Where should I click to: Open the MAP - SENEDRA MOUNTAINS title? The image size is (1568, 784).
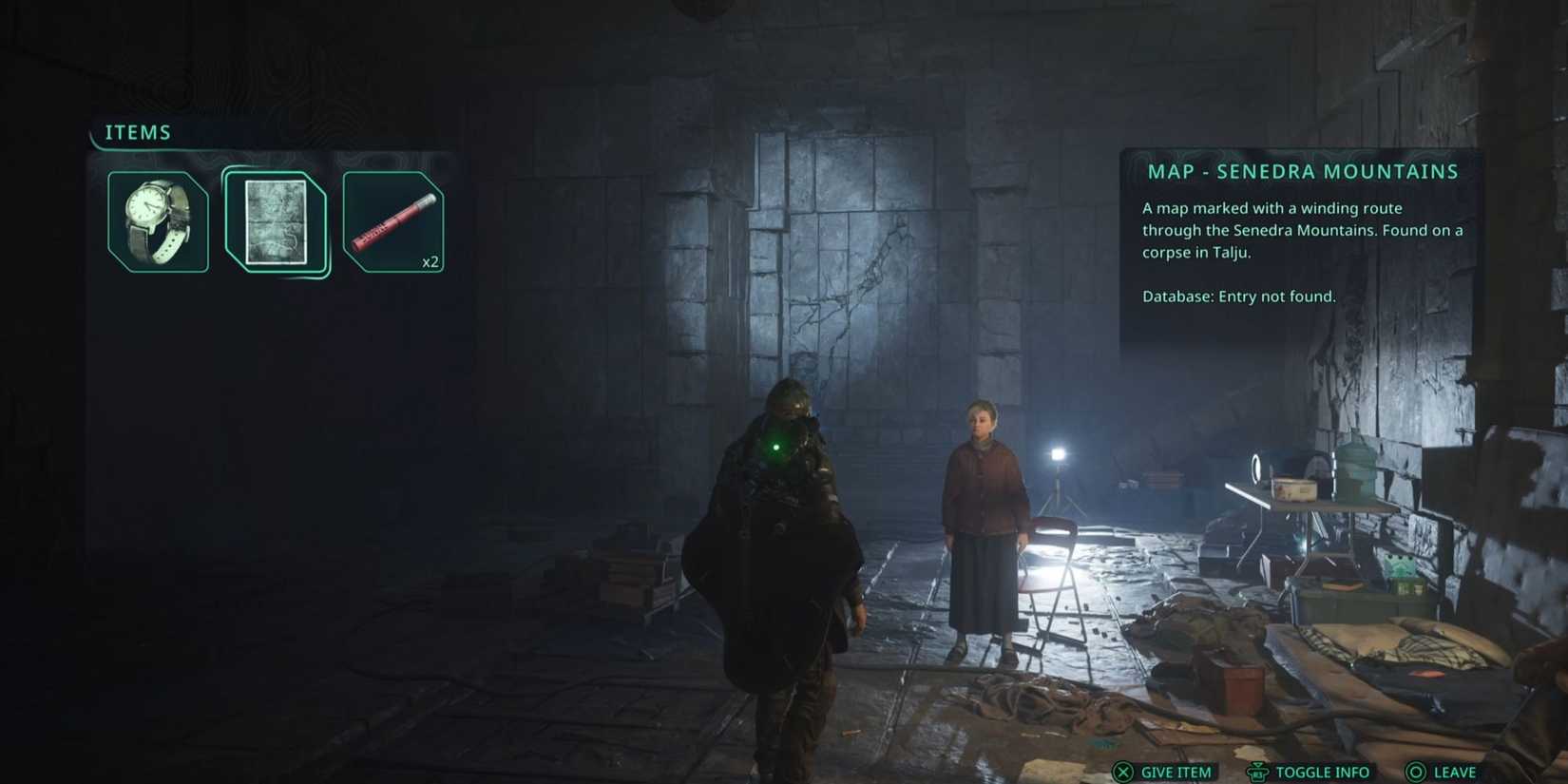coord(1300,171)
